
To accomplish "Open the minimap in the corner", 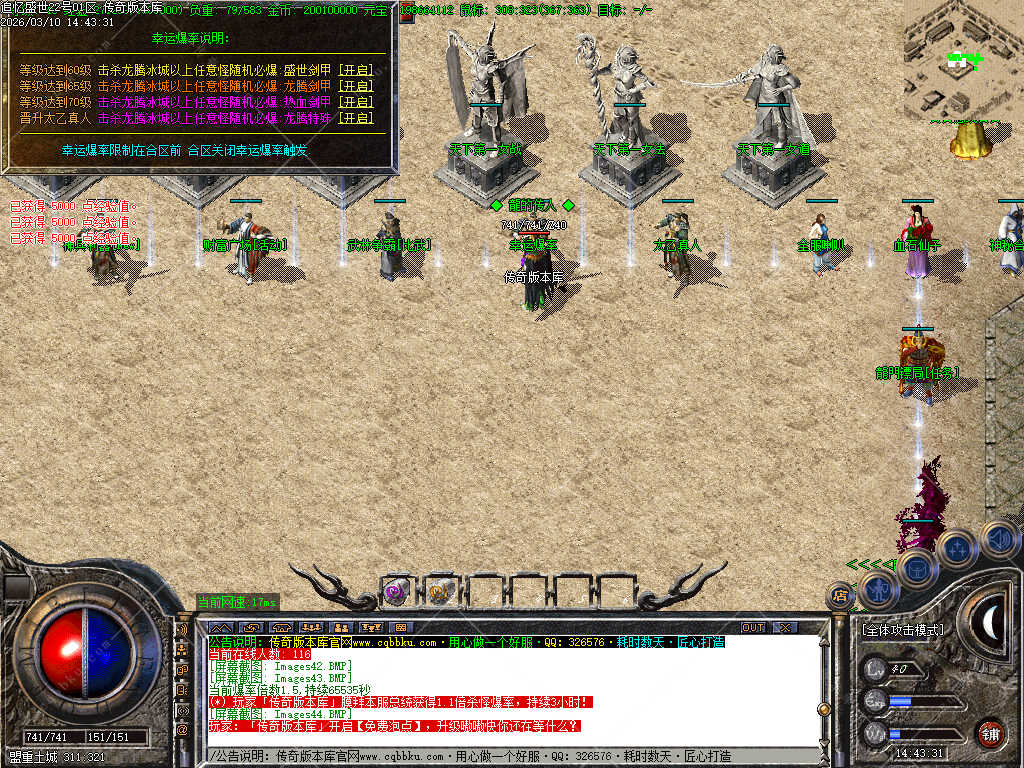I will (x=964, y=60).
